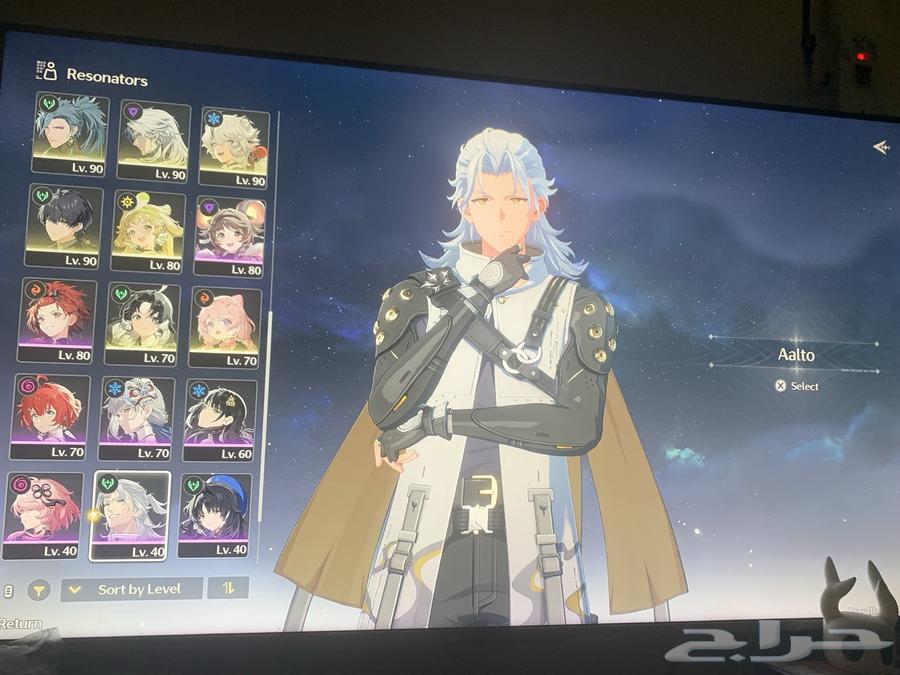900x675 pixels.
Task: Select the black-haired male Lv. 90 resonator
Action: click(x=65, y=225)
